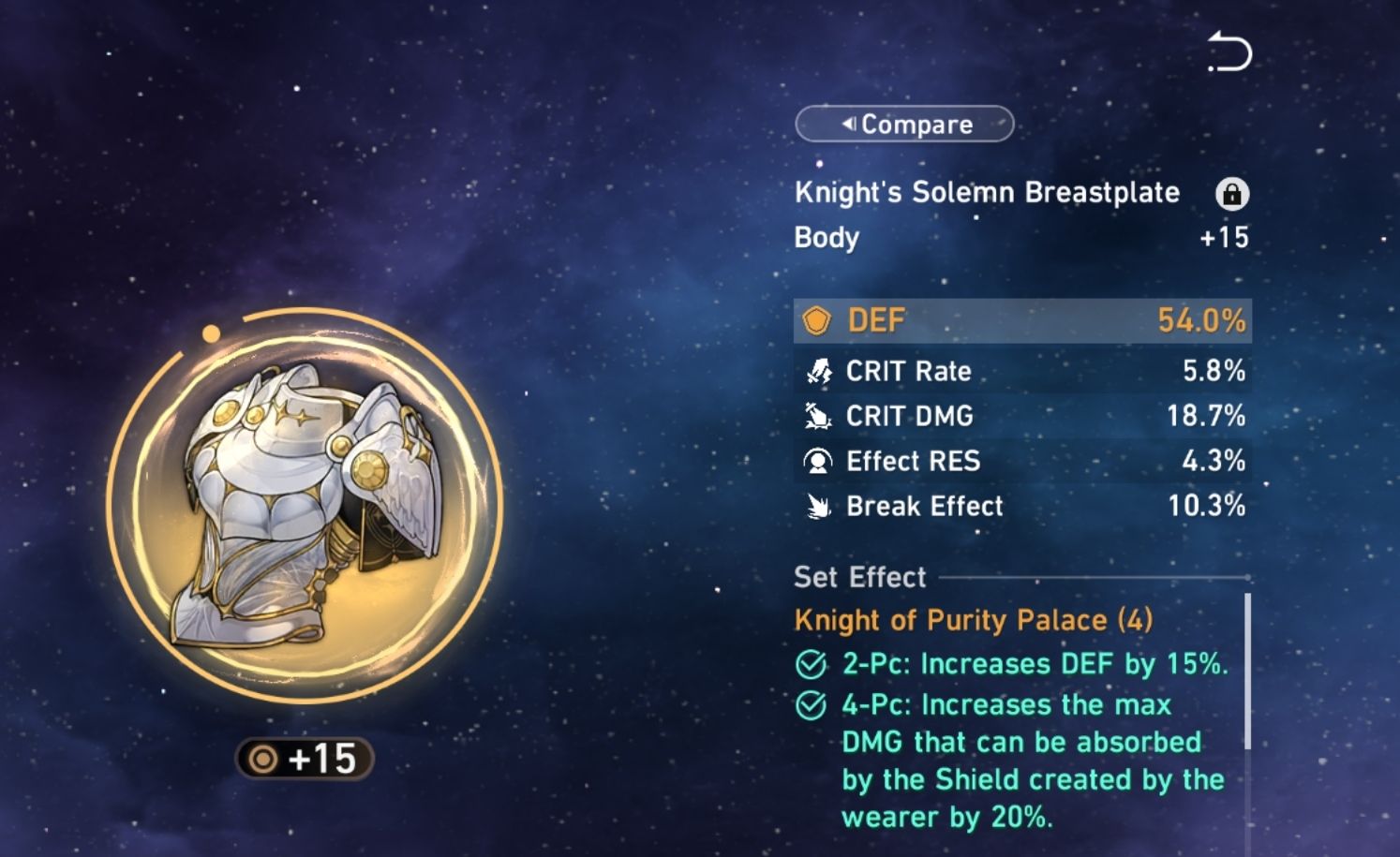Open the Knight's Solemn Breastplate title
Screen dimensions: 1400x857
coord(987,192)
